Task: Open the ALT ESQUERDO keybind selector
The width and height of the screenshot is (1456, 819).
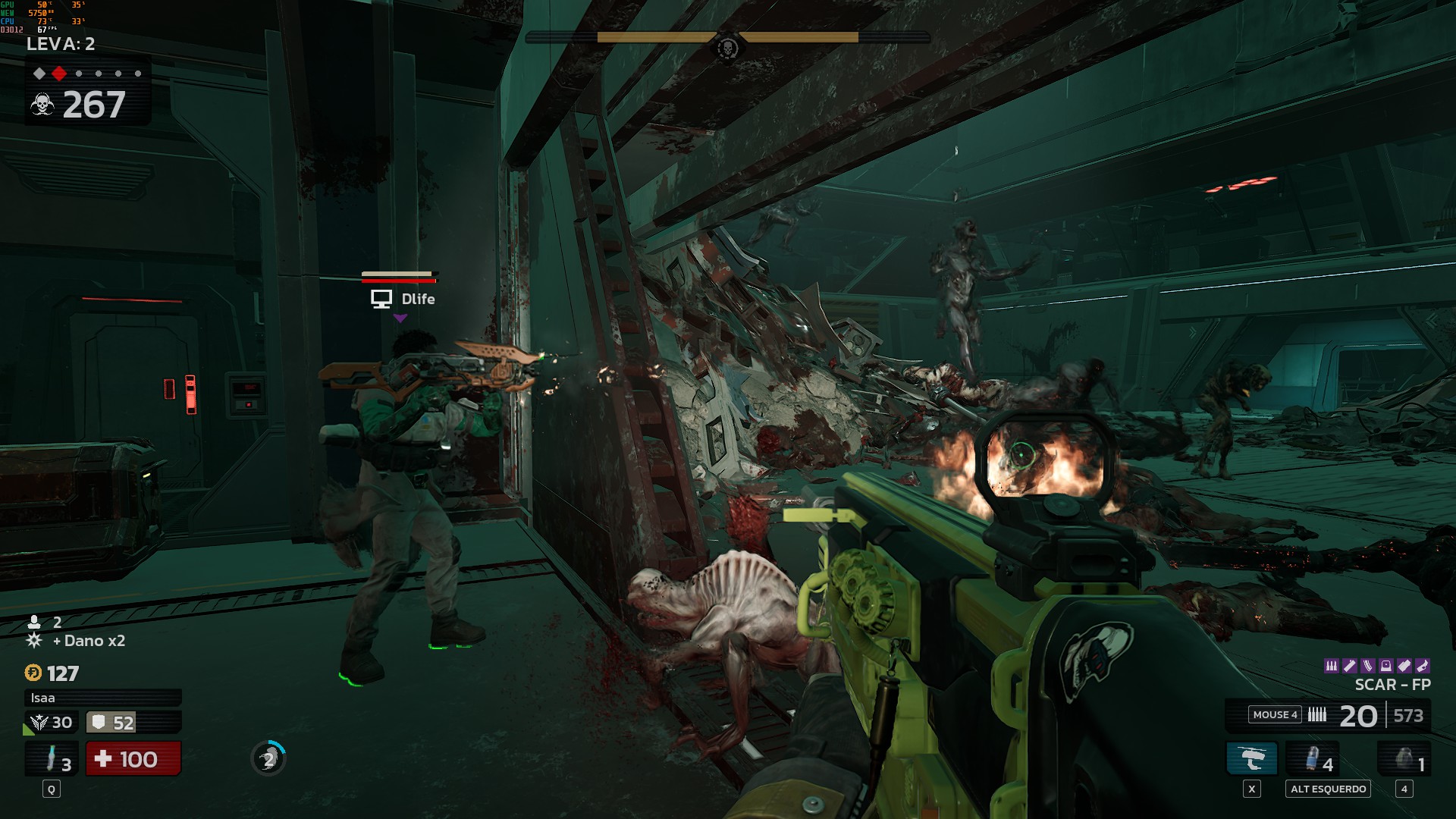Action: (1326, 789)
